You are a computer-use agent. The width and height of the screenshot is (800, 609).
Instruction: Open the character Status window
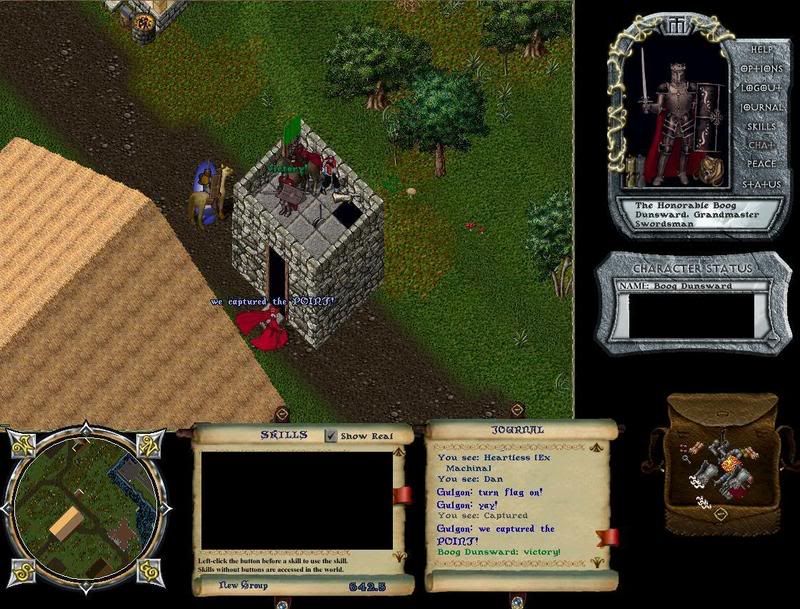pyautogui.click(x=760, y=185)
